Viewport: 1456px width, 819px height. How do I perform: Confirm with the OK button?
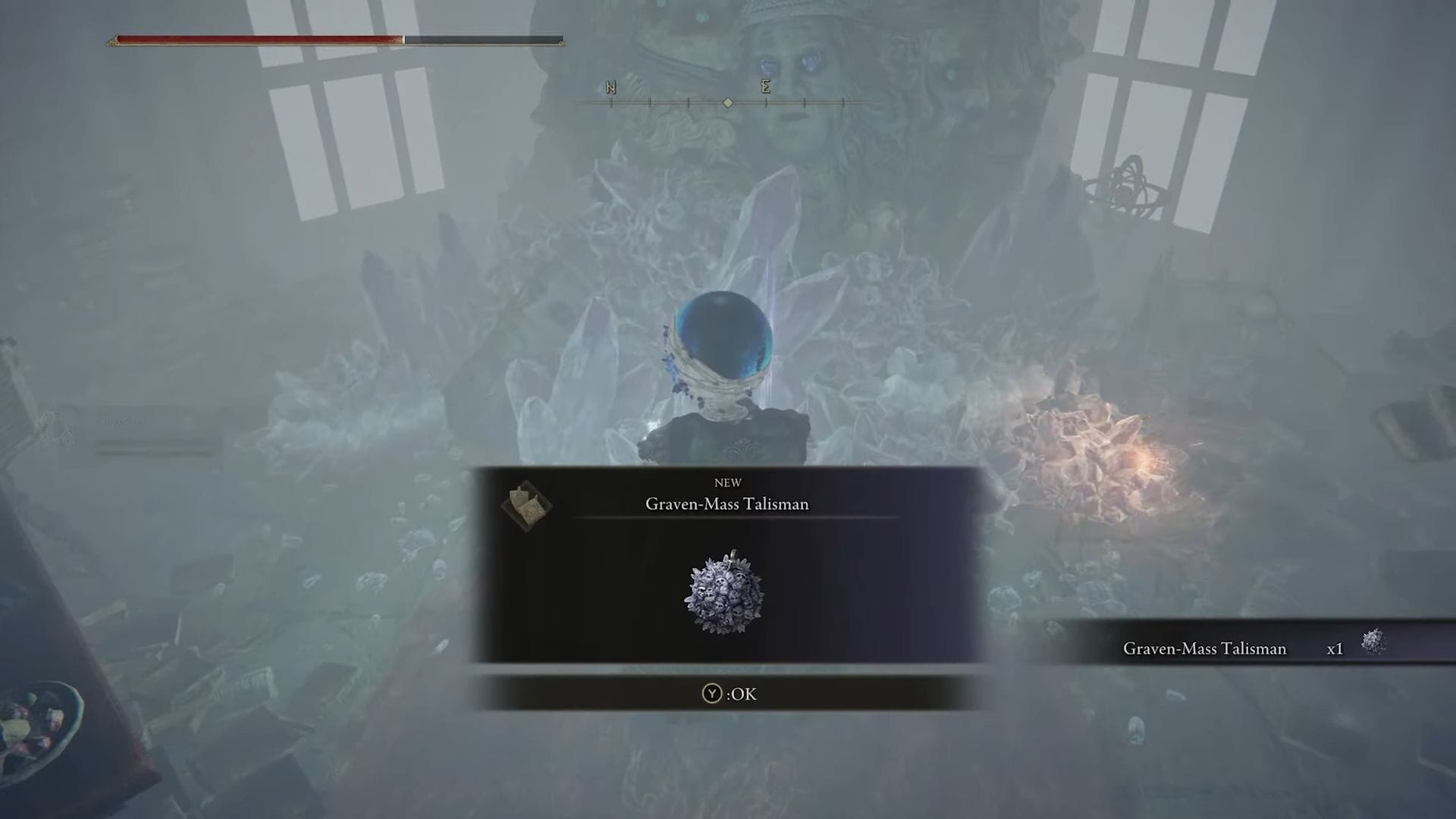coord(728,694)
